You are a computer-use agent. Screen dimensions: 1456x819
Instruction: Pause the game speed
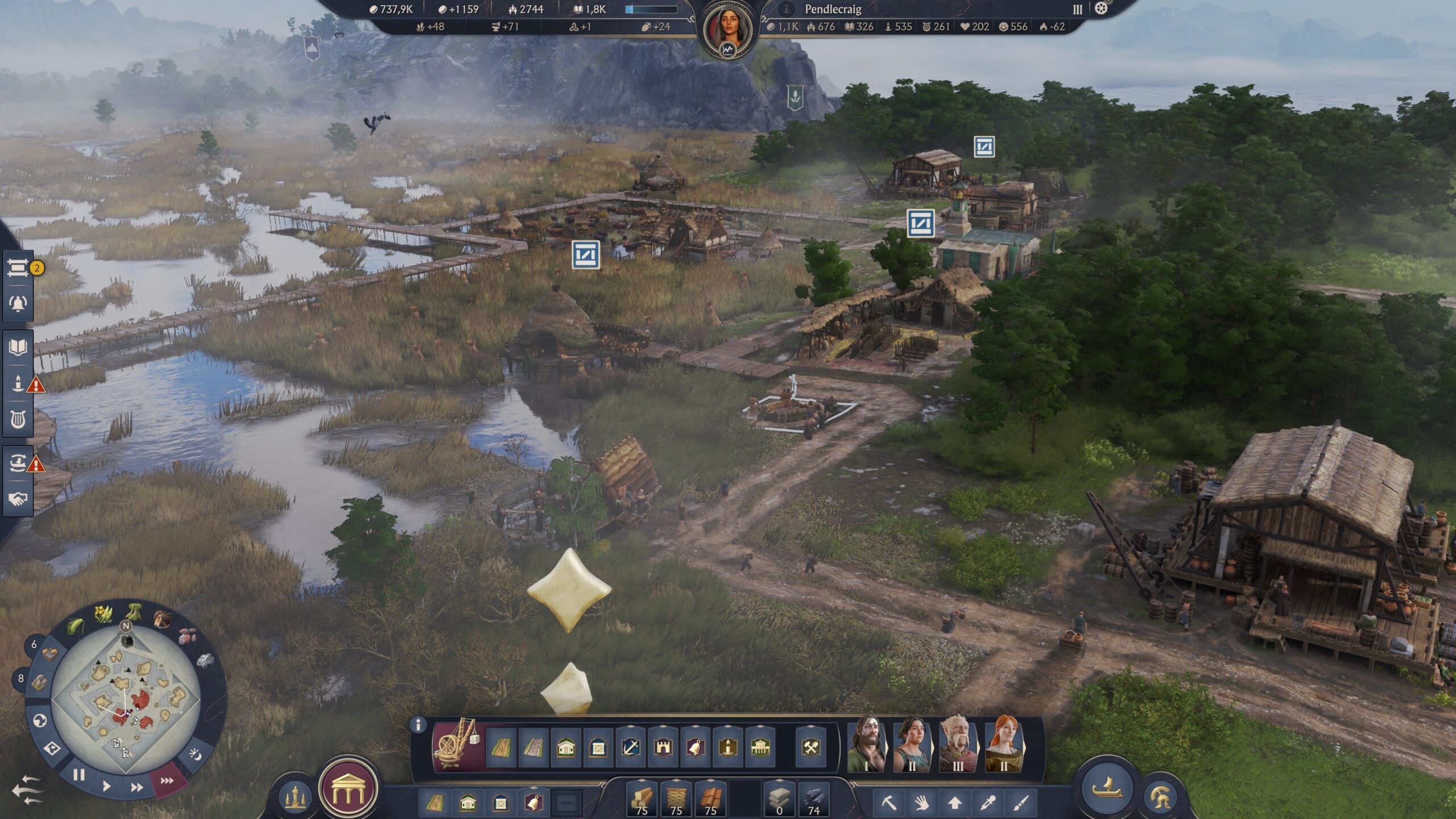(78, 775)
